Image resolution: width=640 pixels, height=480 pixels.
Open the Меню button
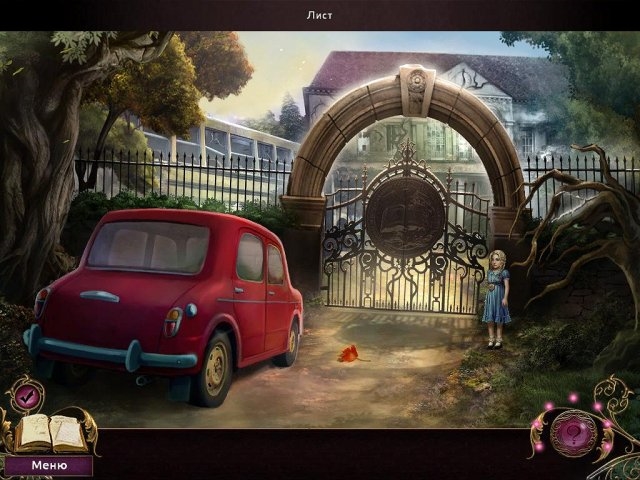coord(48,465)
